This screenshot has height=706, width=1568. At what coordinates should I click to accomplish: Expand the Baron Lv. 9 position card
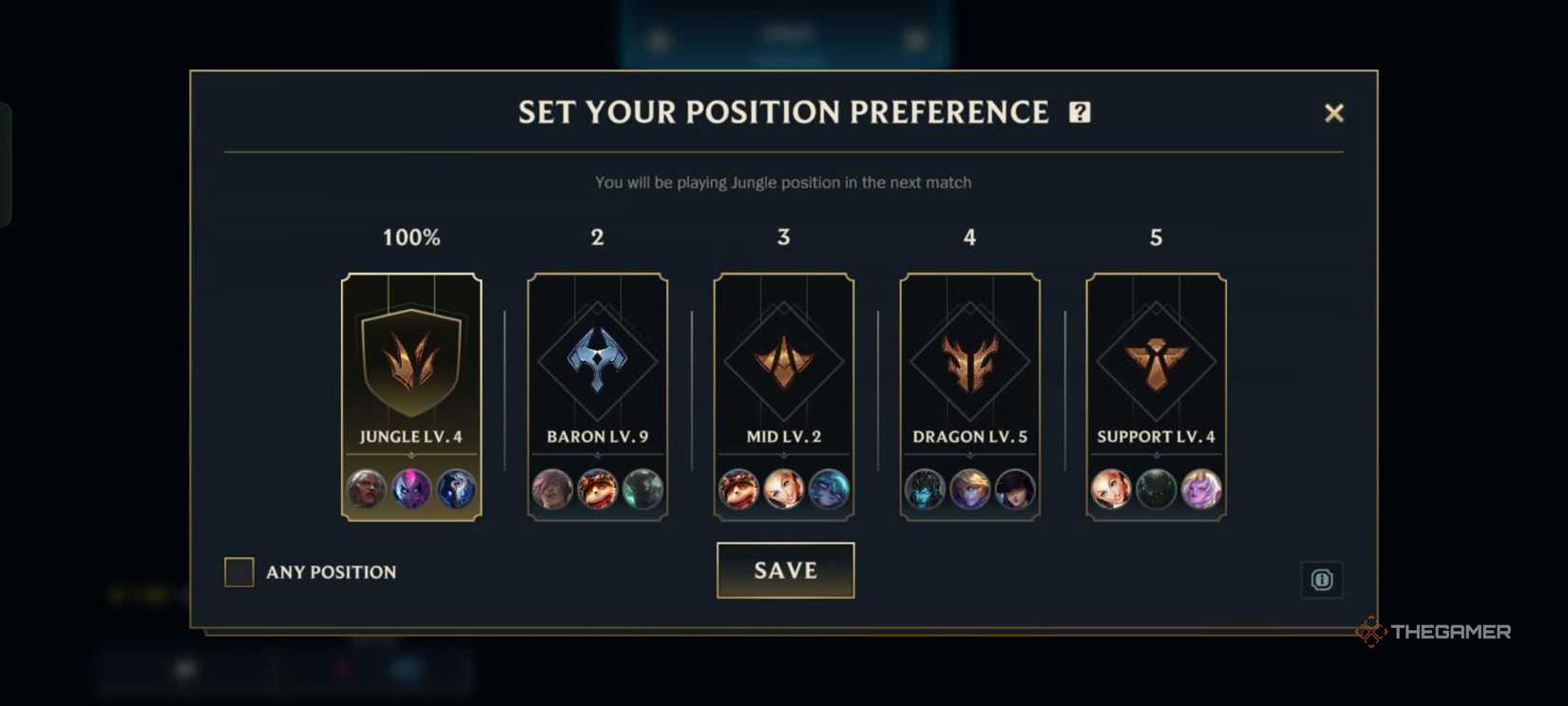pos(597,394)
